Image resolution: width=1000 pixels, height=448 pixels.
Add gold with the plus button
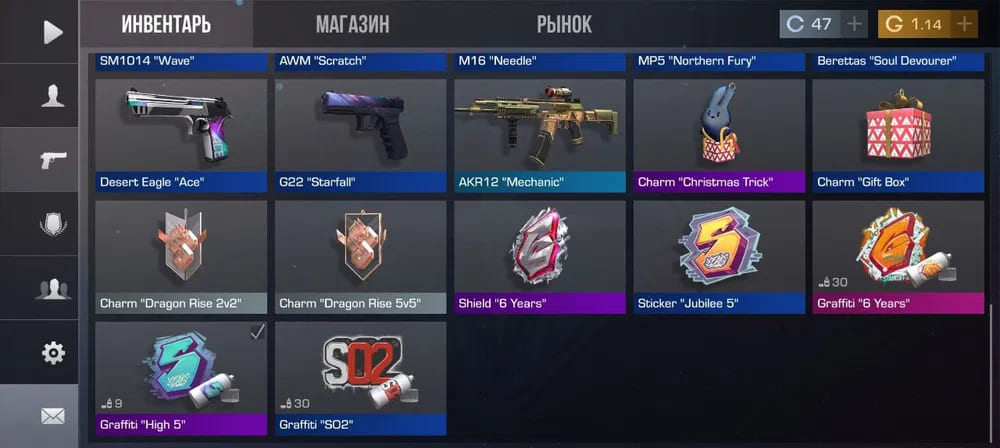(964, 24)
